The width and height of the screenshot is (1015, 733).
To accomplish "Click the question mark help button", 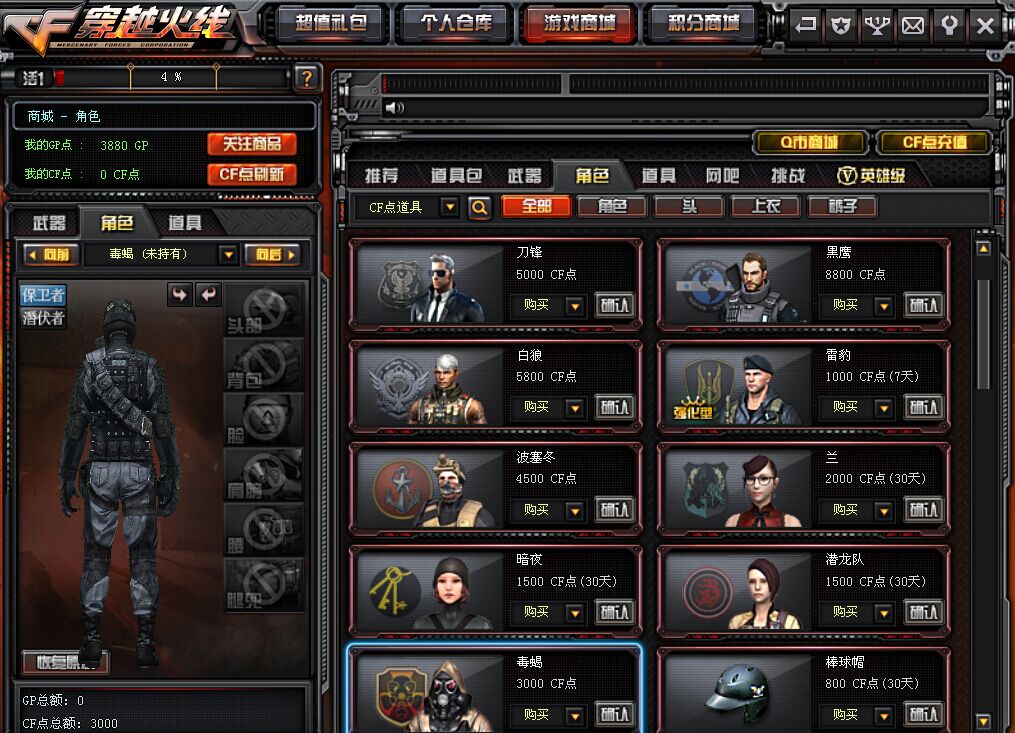I will click(307, 77).
